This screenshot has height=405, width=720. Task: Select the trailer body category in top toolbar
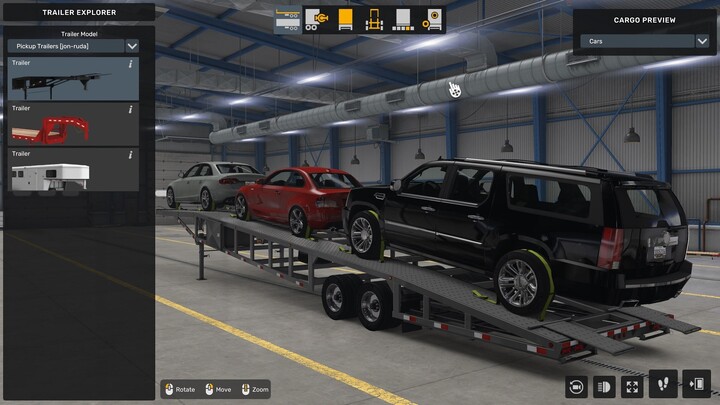click(x=286, y=19)
